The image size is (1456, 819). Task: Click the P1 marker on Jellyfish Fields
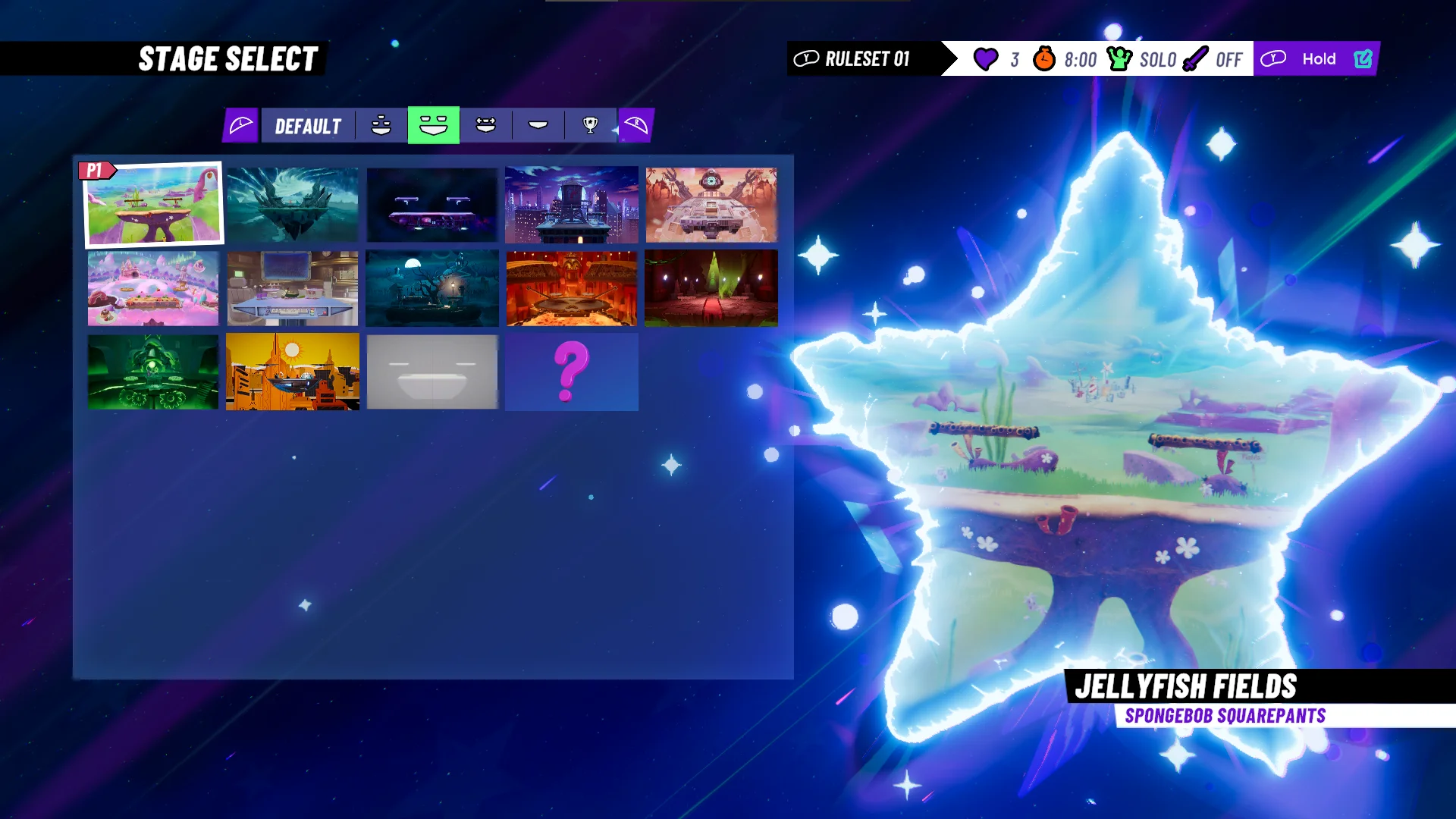coord(96,170)
